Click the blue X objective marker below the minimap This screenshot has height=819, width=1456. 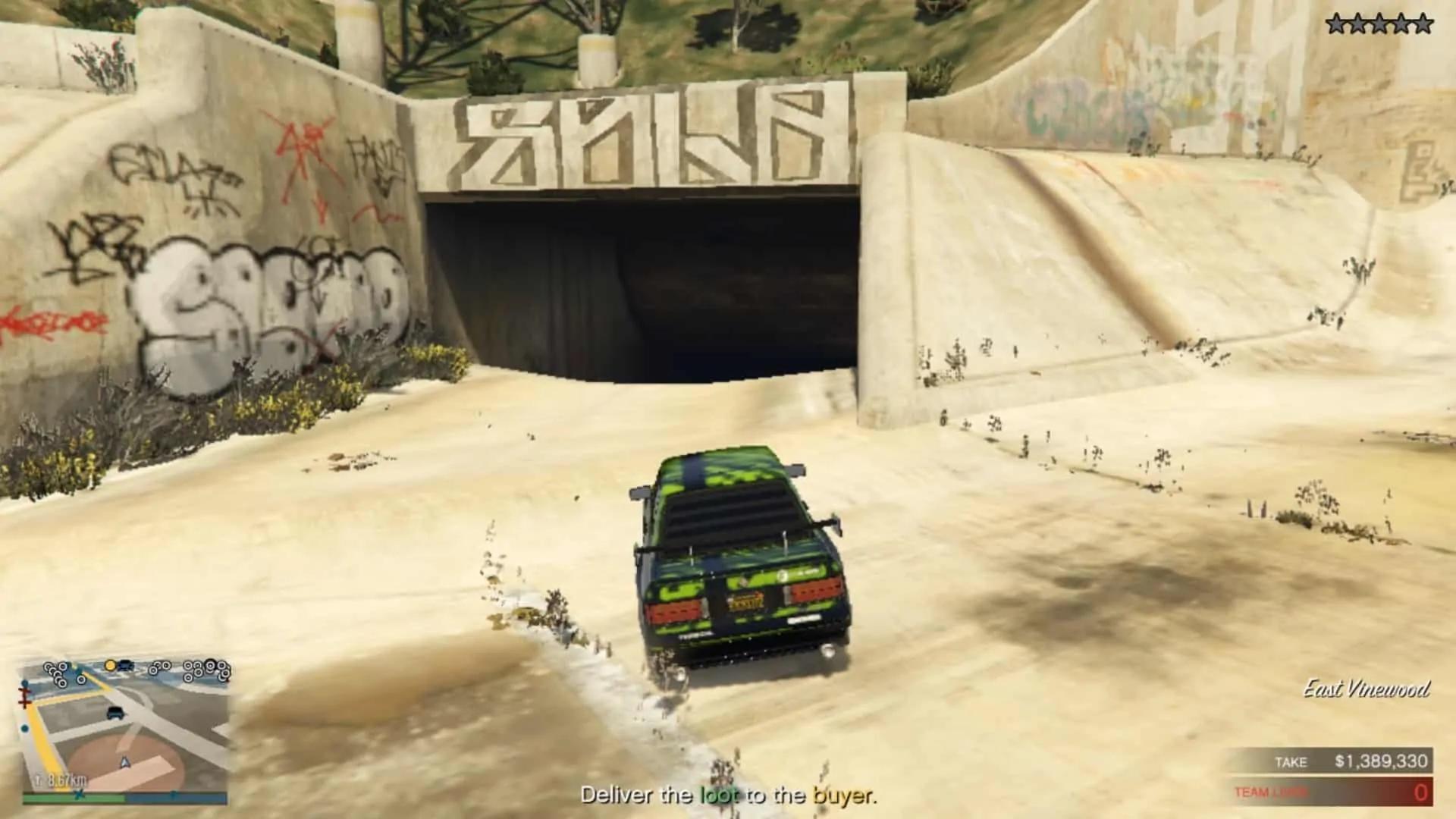point(78,794)
